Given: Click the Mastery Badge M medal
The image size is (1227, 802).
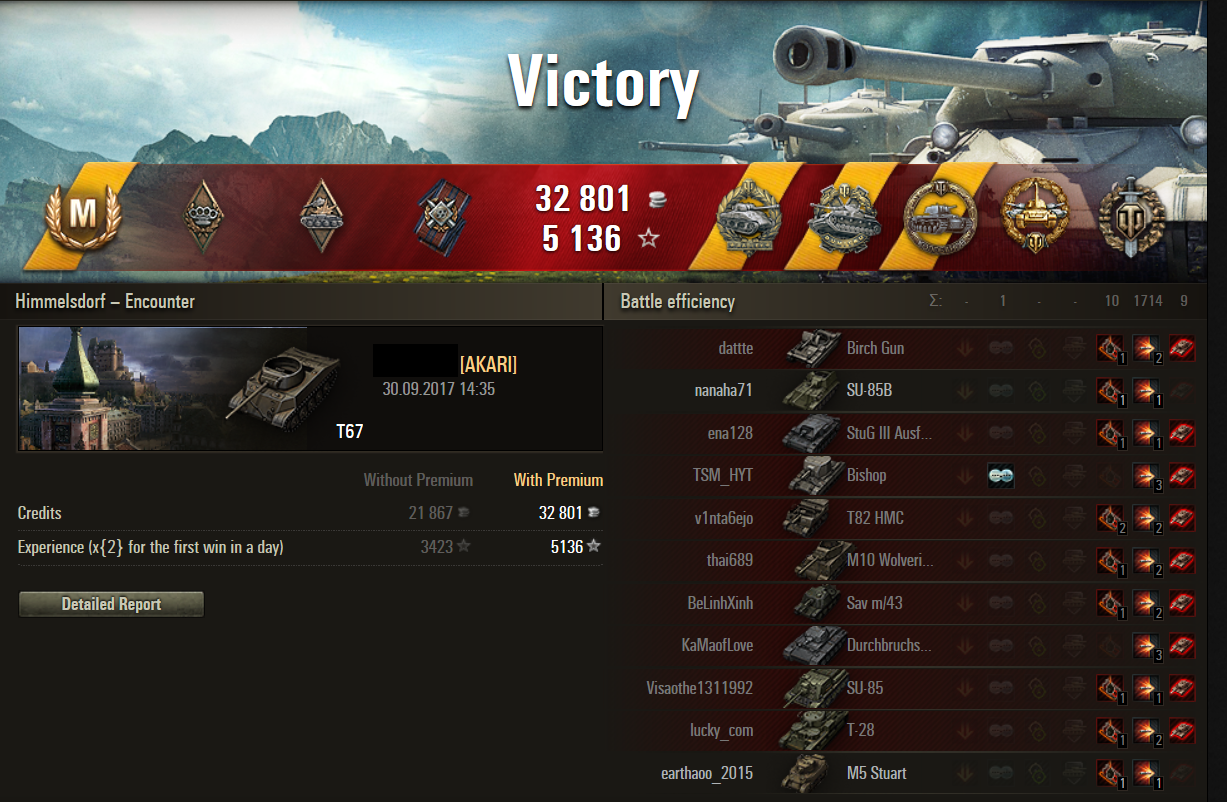Looking at the screenshot, I should 80,214.
